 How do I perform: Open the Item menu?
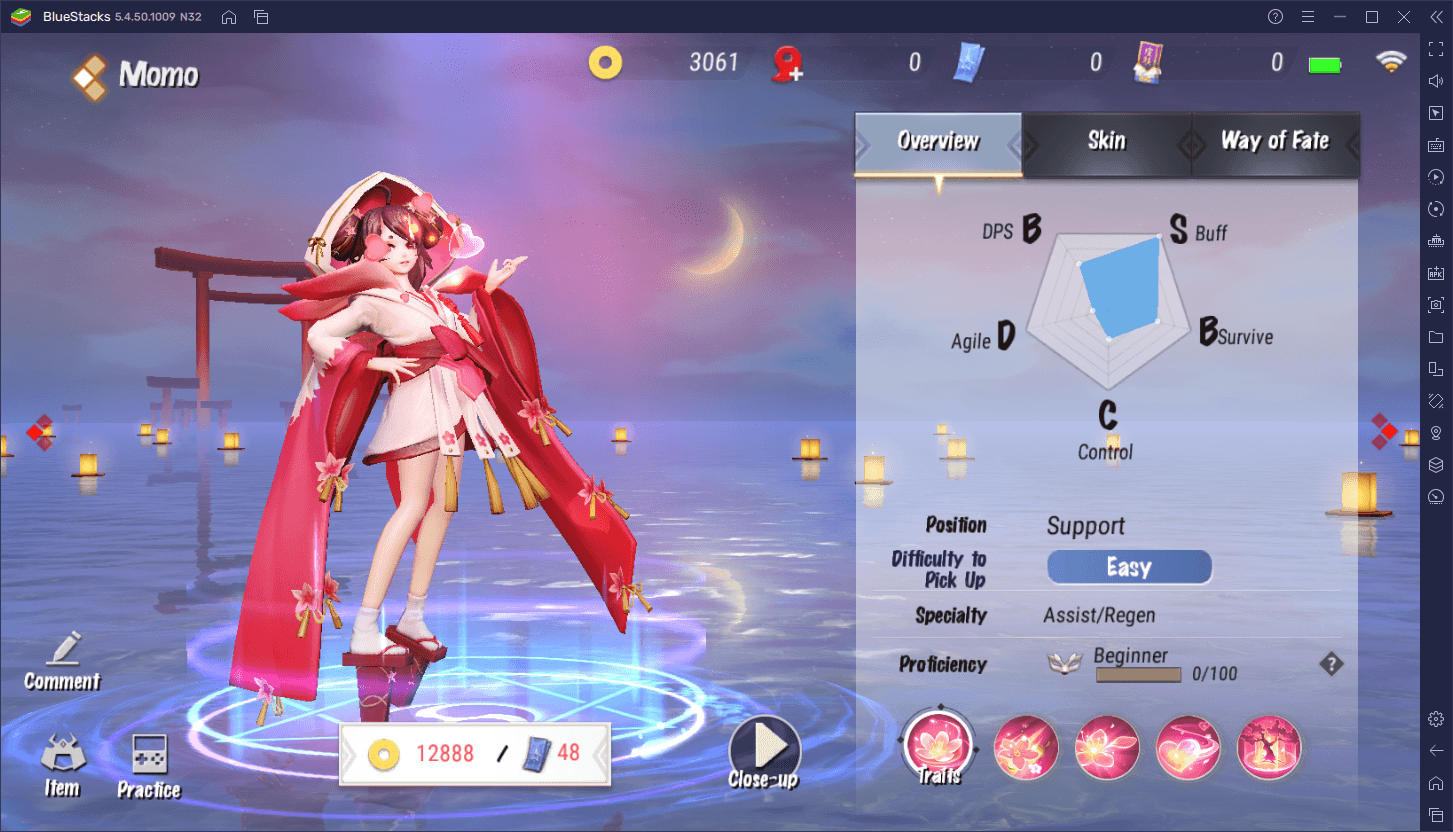[62, 768]
